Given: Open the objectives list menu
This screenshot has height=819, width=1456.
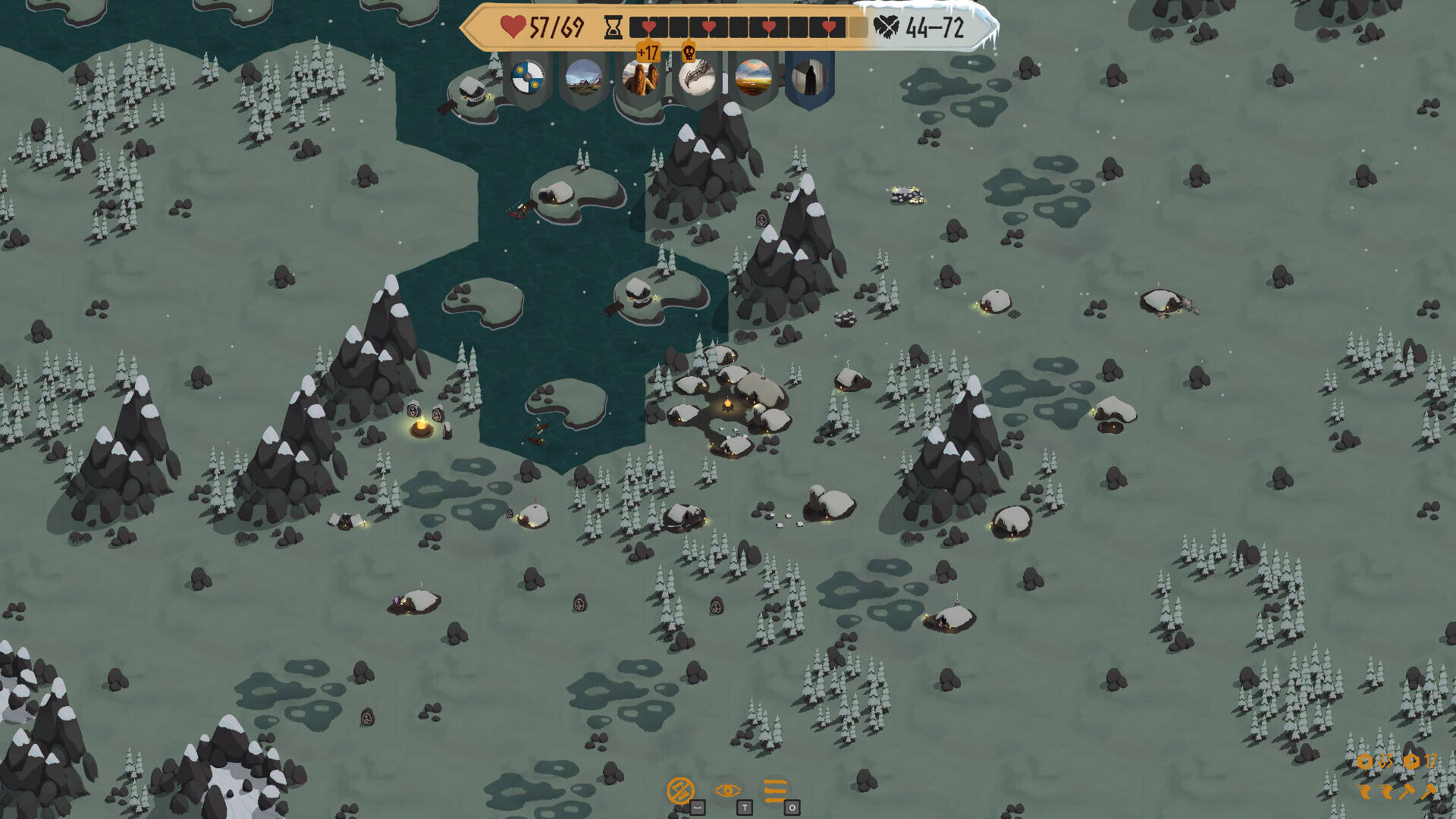Looking at the screenshot, I should (x=775, y=791).
